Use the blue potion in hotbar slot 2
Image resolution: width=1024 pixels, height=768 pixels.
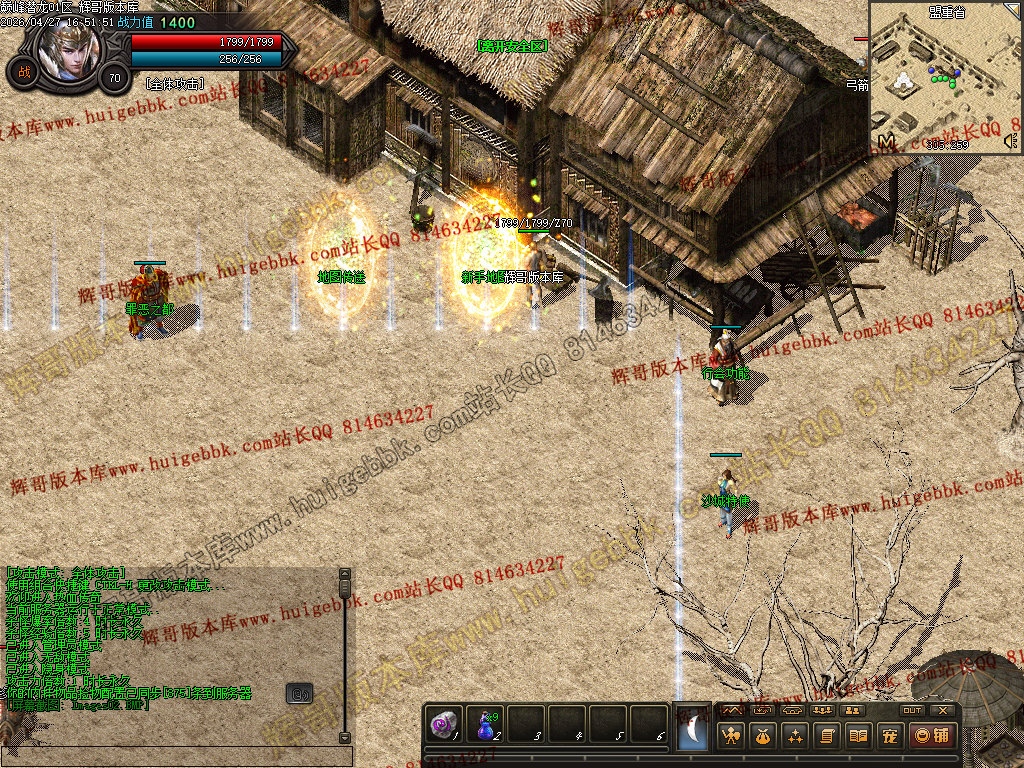(485, 723)
